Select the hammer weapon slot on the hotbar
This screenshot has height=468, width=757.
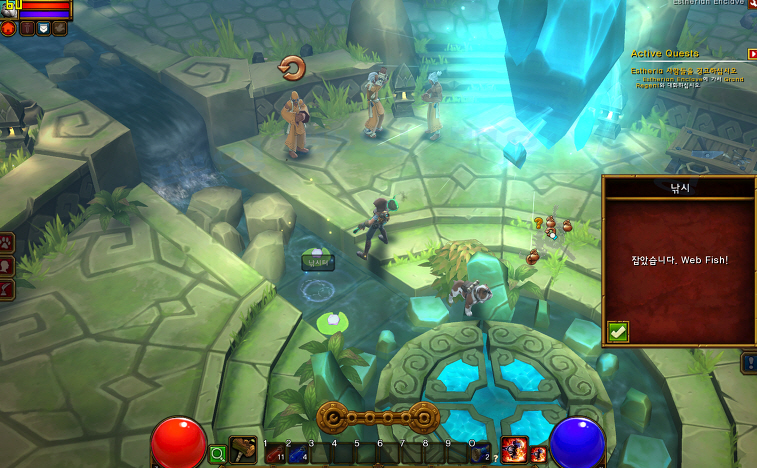[x=243, y=451]
